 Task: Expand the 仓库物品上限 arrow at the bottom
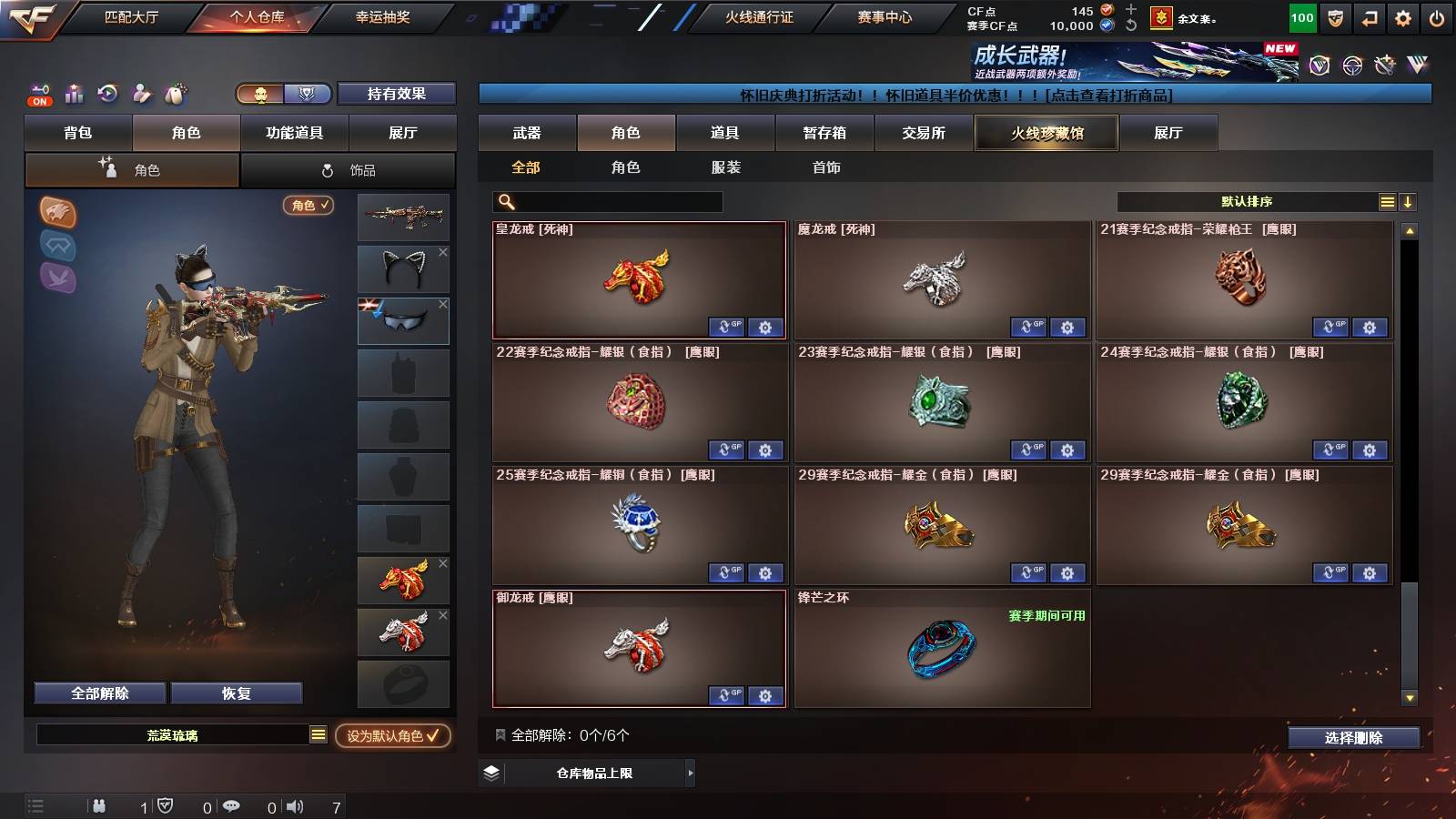coord(692,773)
